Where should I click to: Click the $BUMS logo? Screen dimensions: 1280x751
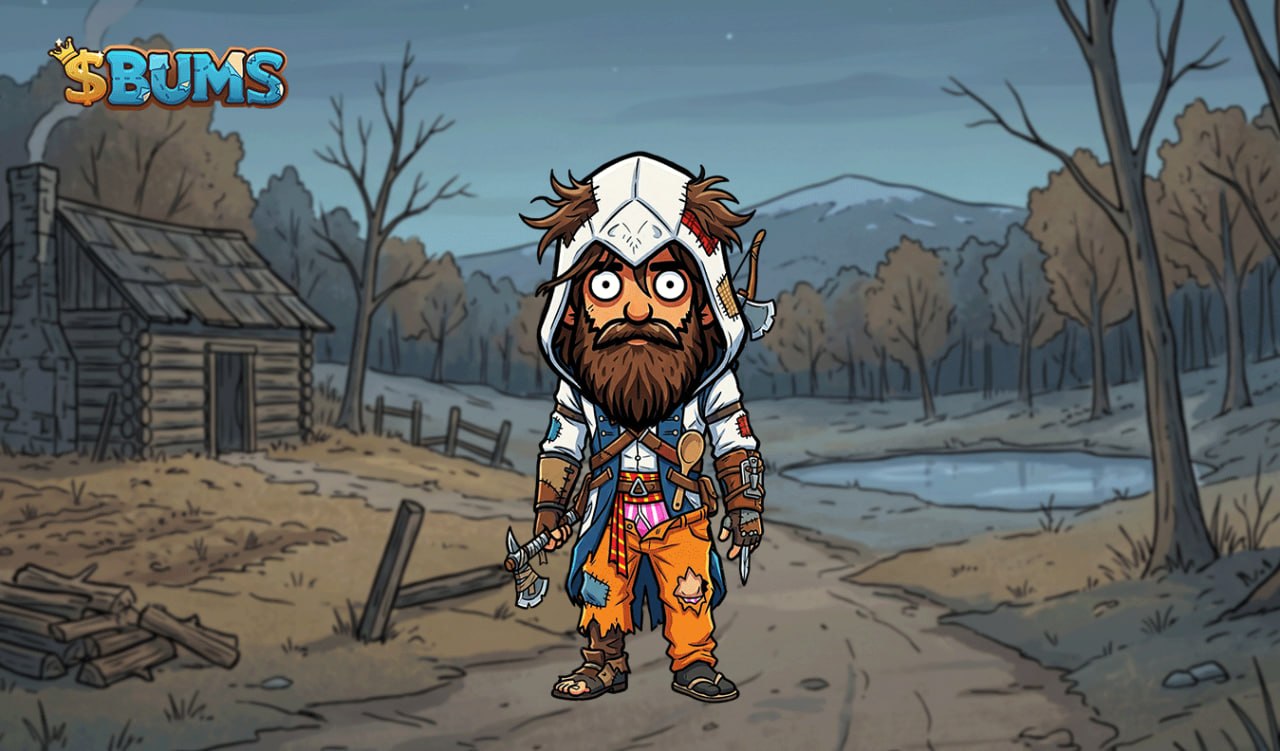[168, 75]
